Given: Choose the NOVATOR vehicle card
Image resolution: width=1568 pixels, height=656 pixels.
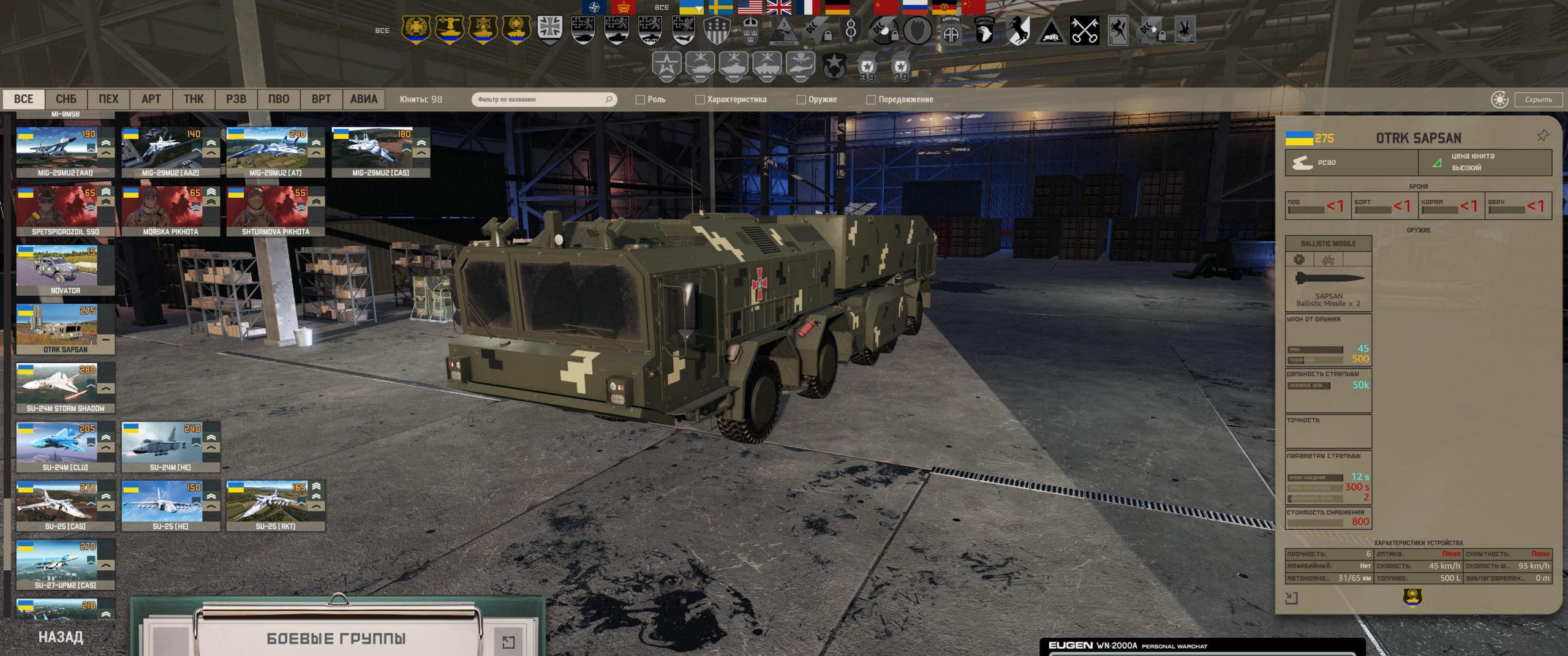Looking at the screenshot, I should coord(65,270).
